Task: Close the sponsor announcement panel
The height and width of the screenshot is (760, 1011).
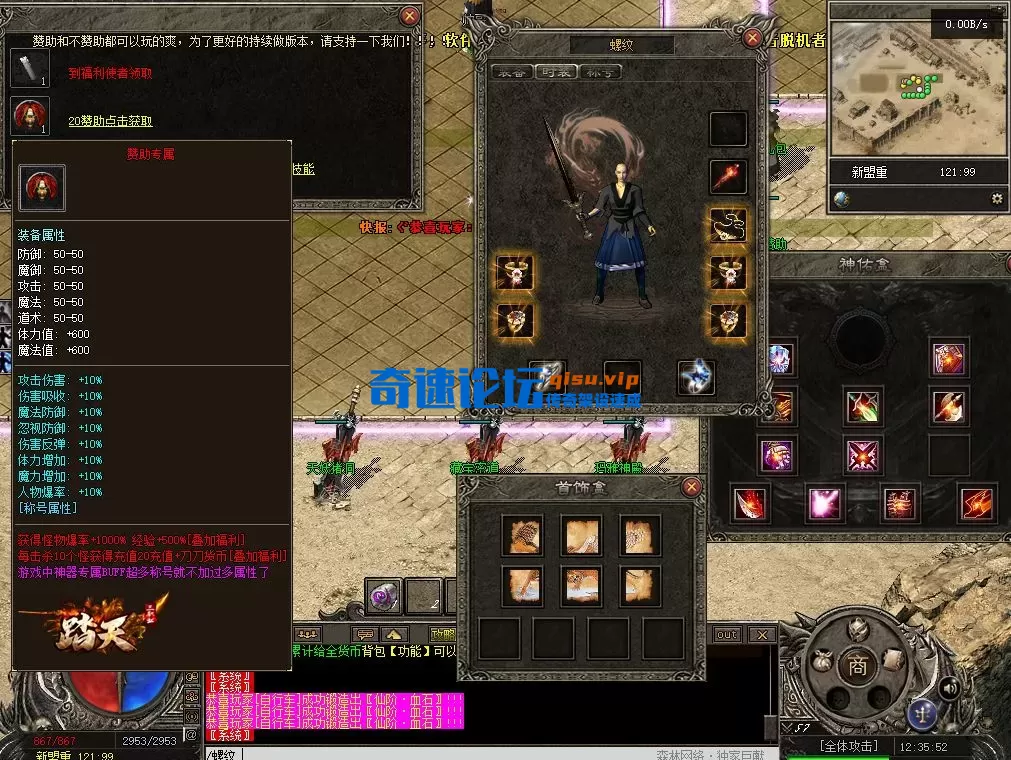Action: tap(409, 16)
